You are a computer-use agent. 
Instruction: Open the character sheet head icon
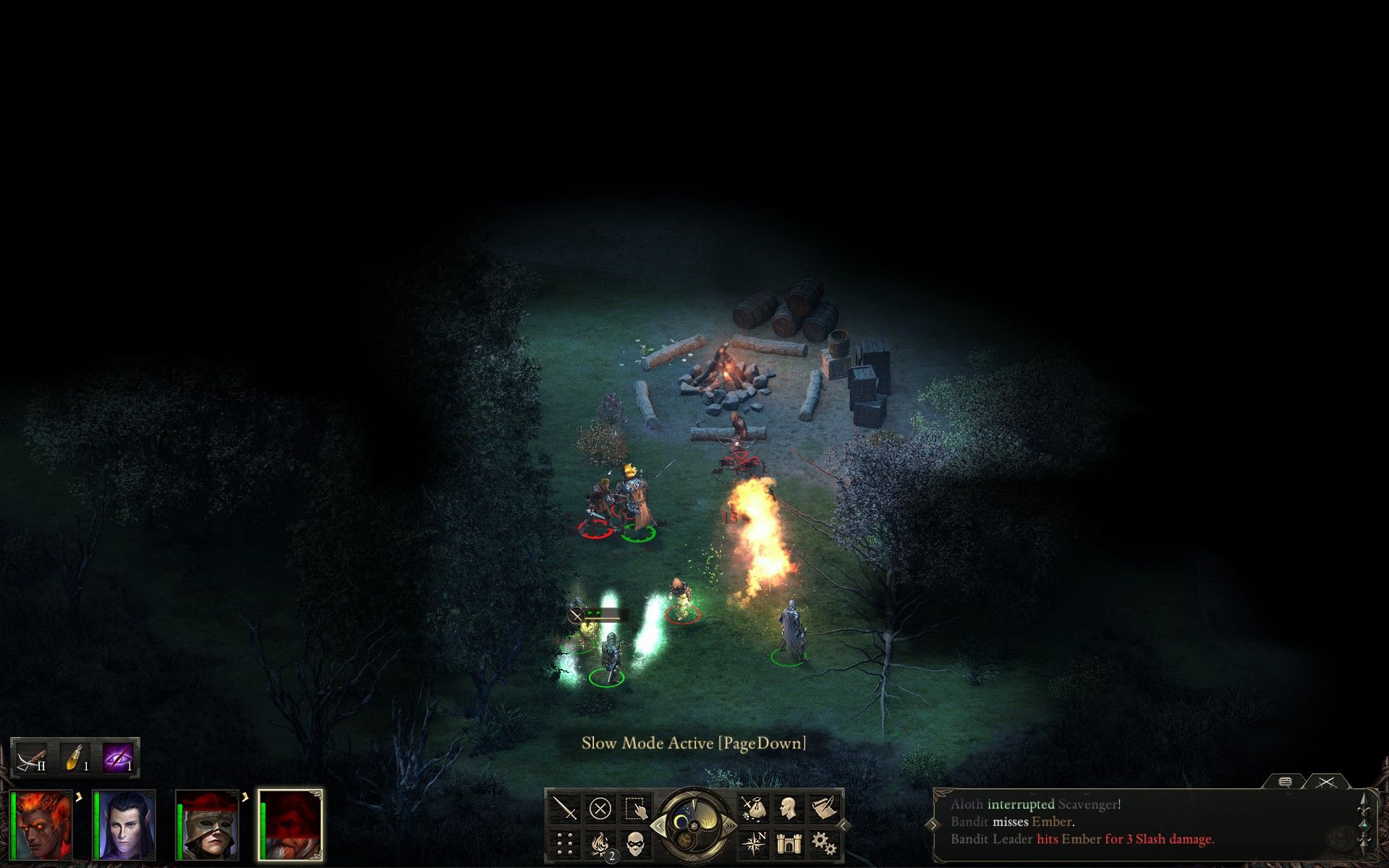coord(789,808)
